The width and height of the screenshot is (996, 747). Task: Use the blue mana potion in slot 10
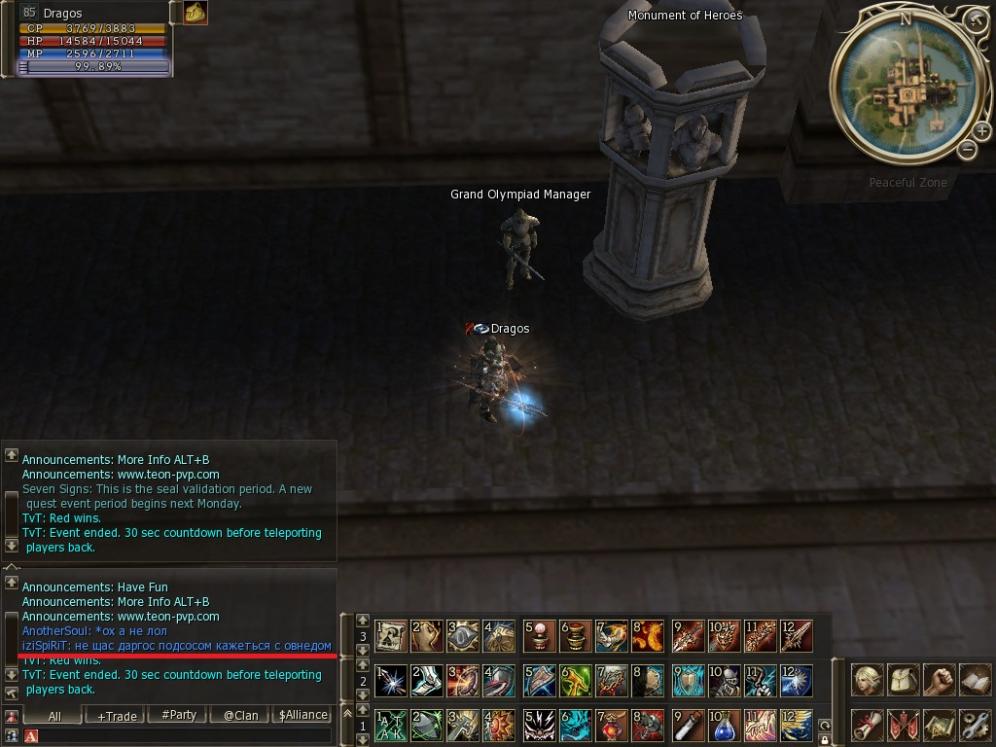tap(724, 724)
